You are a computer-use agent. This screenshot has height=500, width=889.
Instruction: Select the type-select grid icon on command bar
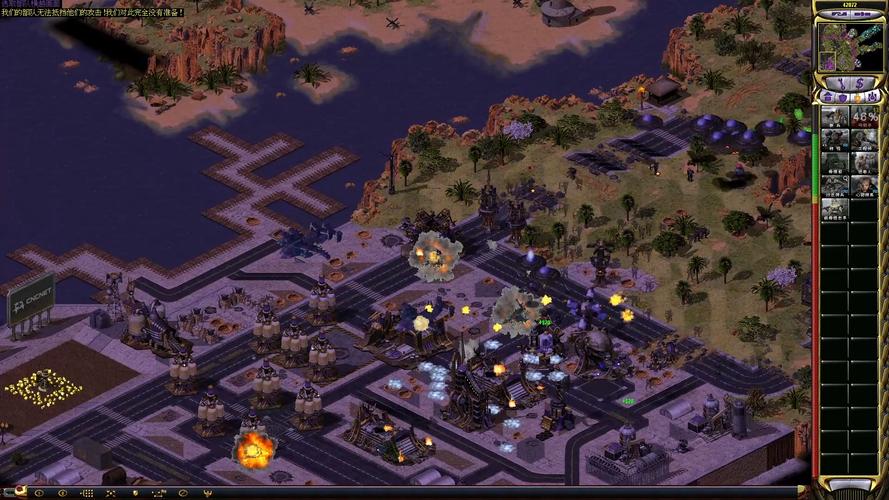tap(88, 492)
